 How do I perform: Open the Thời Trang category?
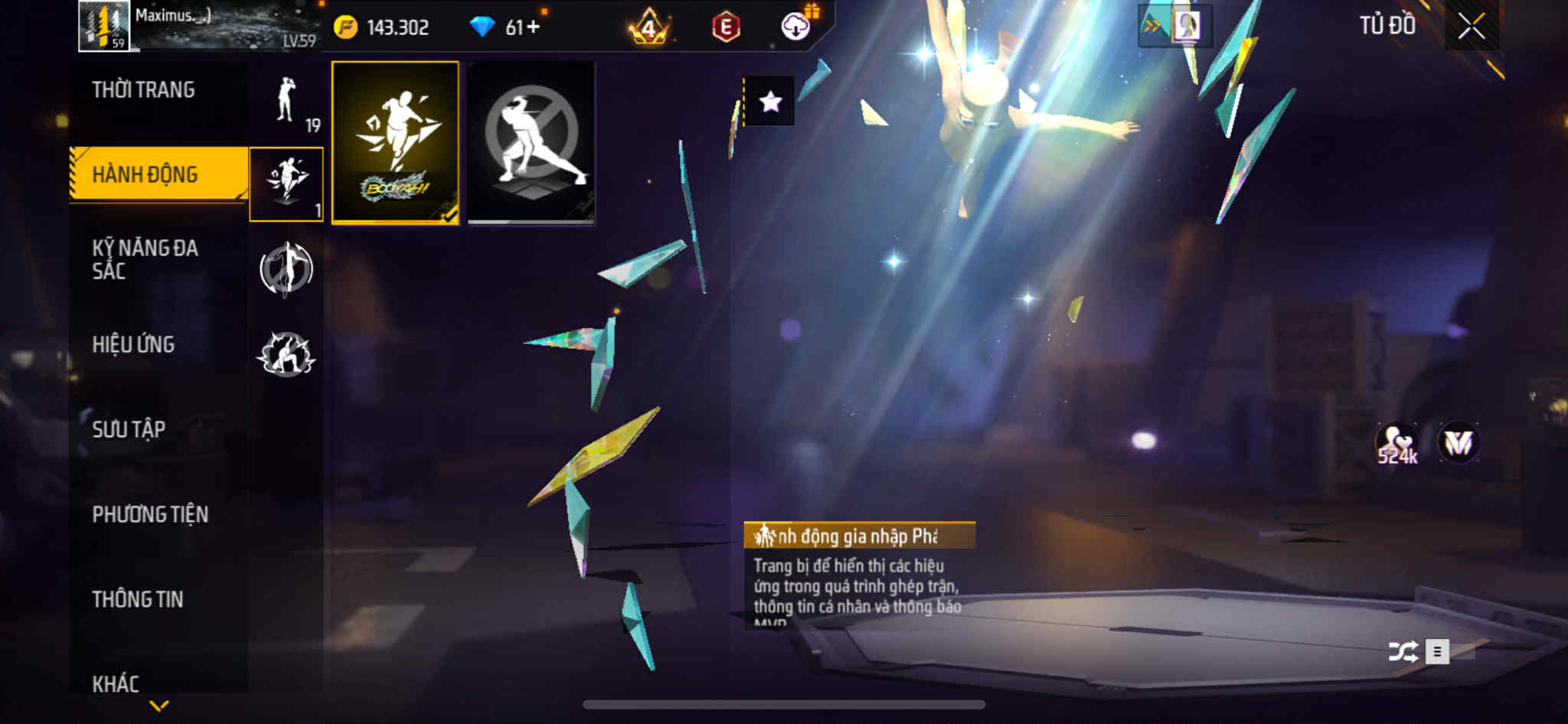tap(143, 90)
